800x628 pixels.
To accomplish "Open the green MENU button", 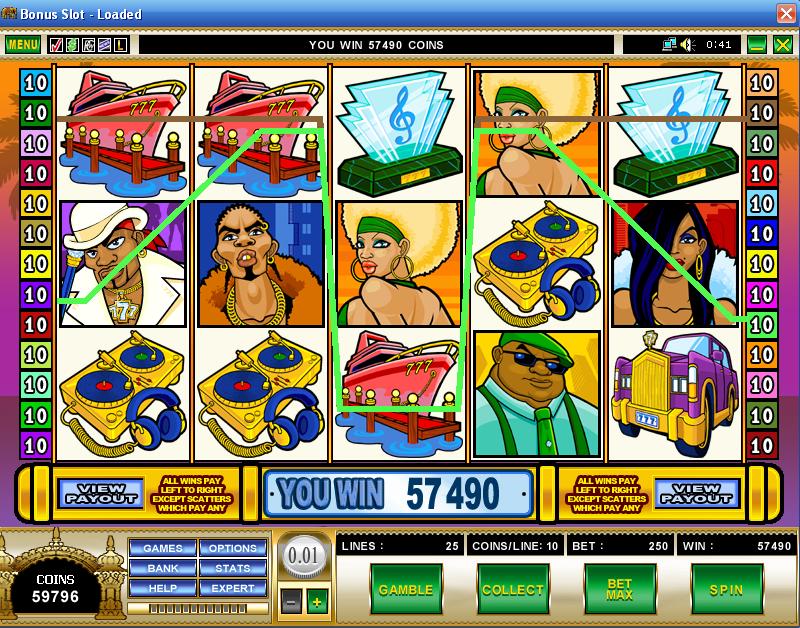I will coord(22,45).
